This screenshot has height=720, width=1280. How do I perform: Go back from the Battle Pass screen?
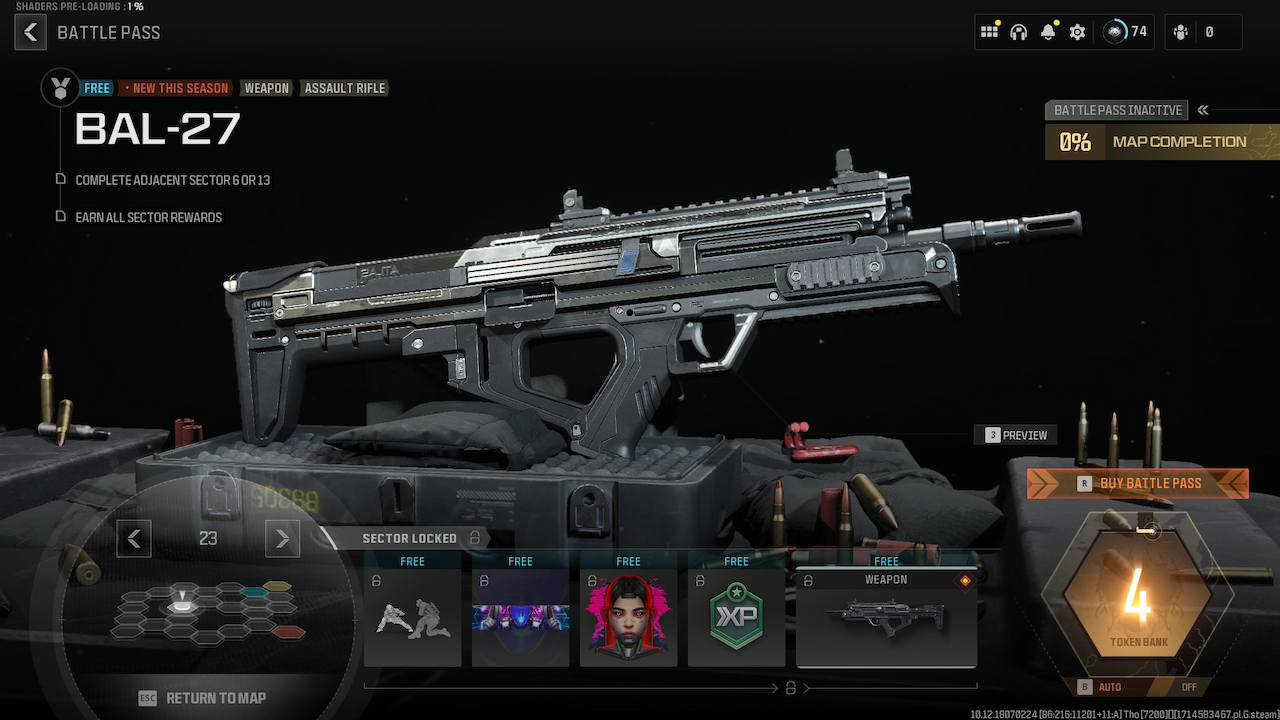[31, 33]
